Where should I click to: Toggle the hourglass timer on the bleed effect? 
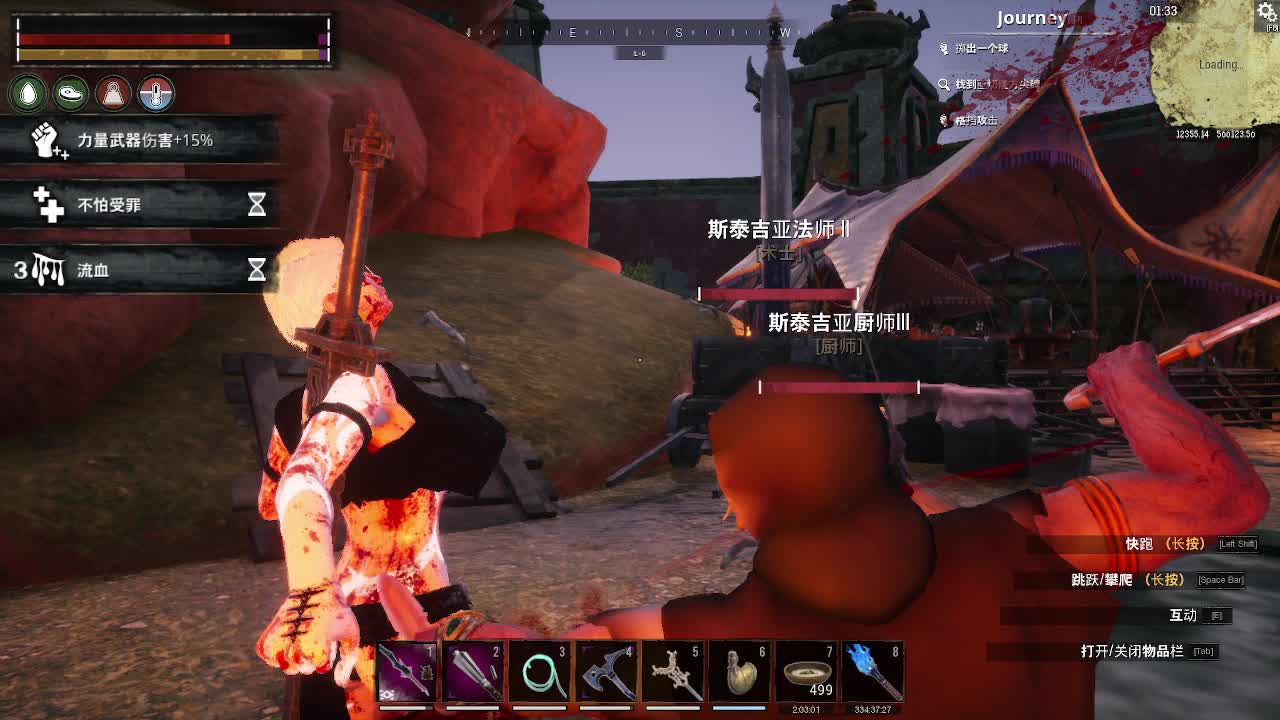(x=258, y=270)
